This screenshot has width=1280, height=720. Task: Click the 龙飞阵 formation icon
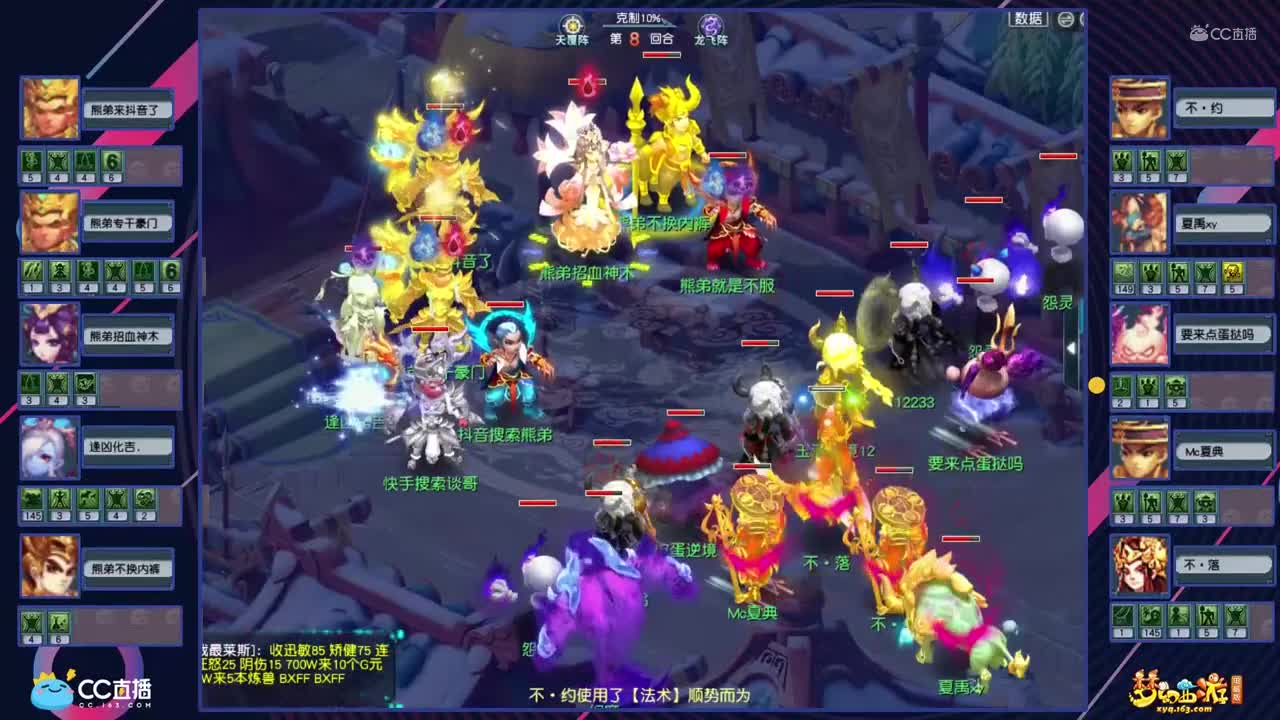[x=710, y=23]
